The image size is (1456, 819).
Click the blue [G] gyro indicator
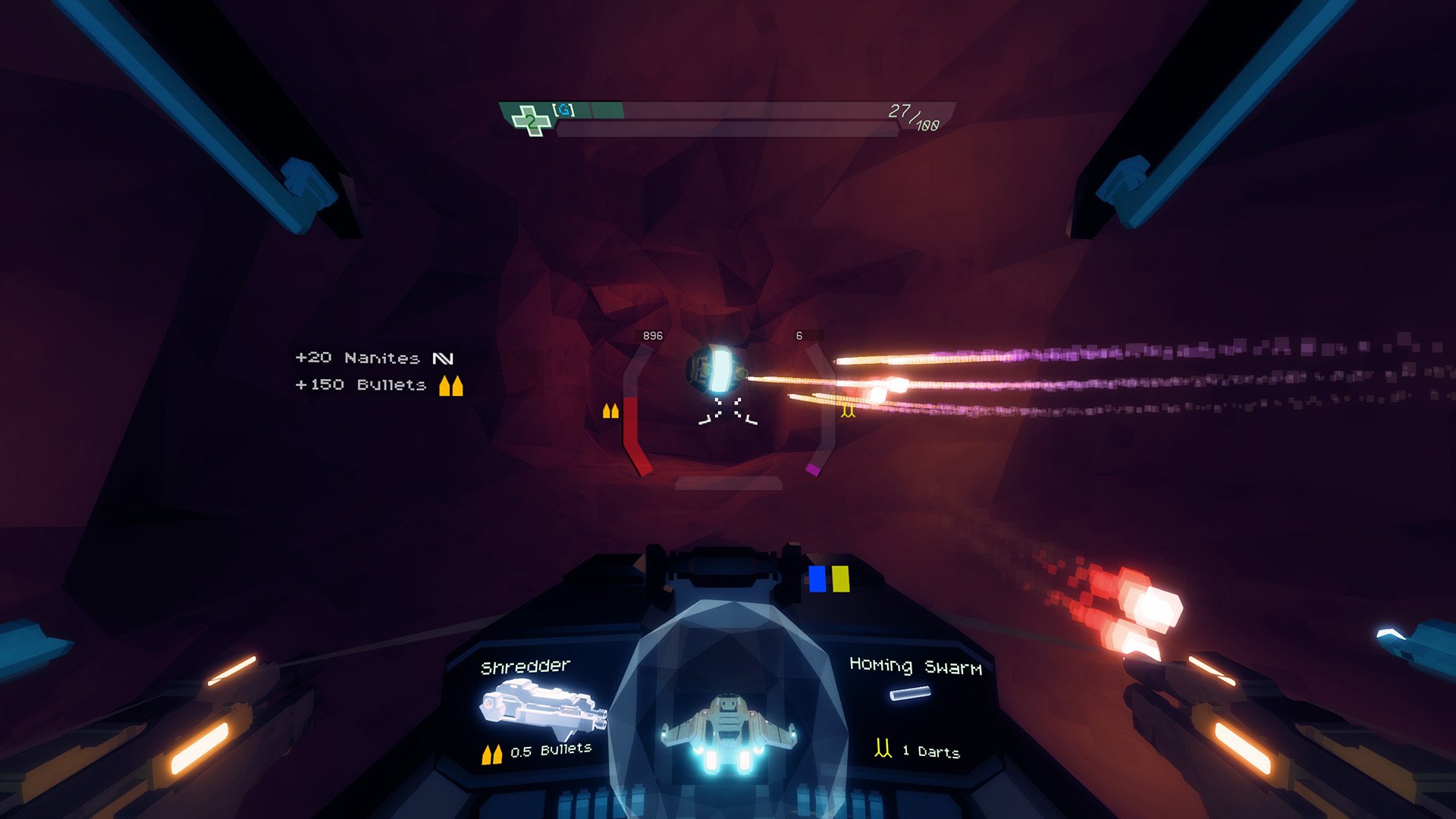pos(564,111)
